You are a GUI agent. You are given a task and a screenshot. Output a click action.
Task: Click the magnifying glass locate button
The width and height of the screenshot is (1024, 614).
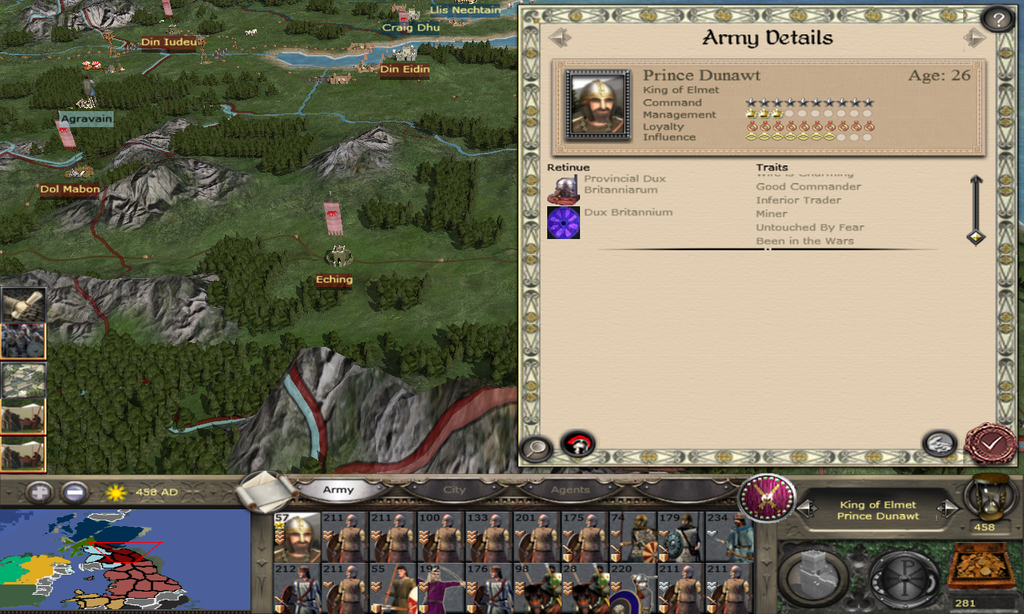point(536,447)
